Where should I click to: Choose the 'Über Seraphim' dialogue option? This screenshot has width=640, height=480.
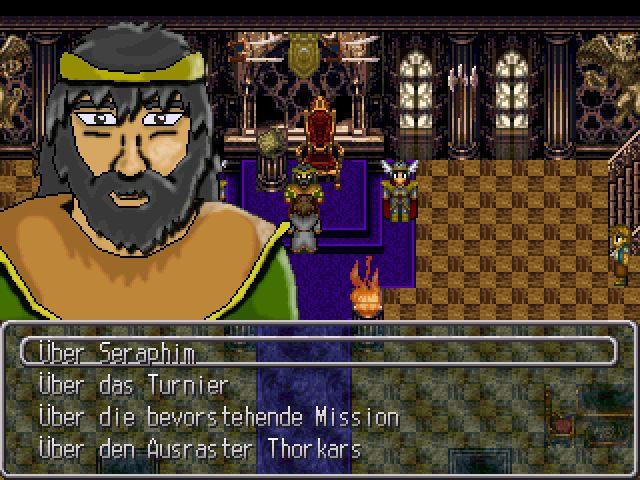click(116, 353)
